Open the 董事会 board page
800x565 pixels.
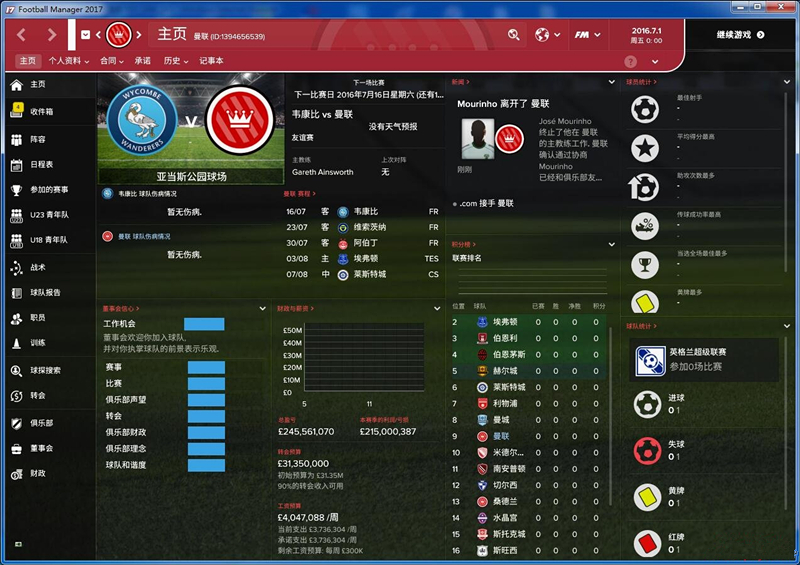pyautogui.click(x=41, y=448)
